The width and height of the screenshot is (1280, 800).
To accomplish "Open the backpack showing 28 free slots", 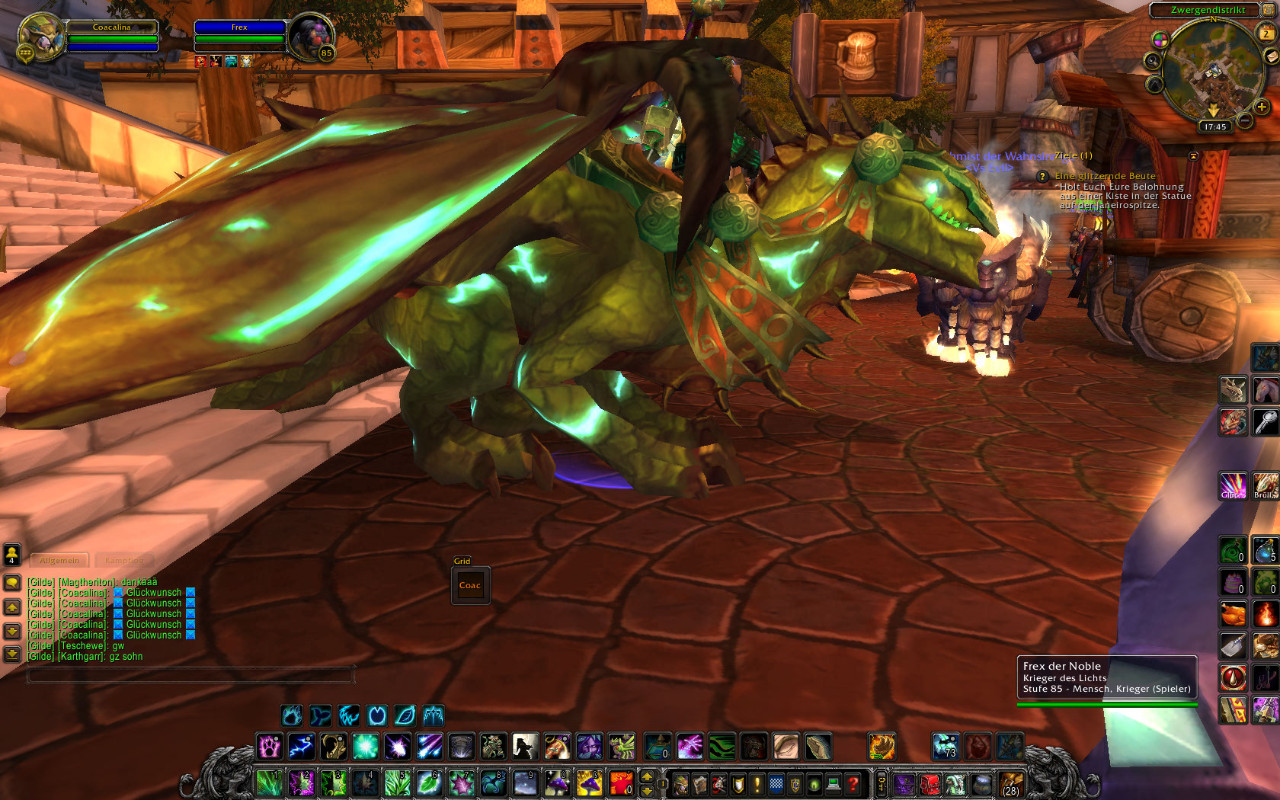I will [x=1011, y=783].
